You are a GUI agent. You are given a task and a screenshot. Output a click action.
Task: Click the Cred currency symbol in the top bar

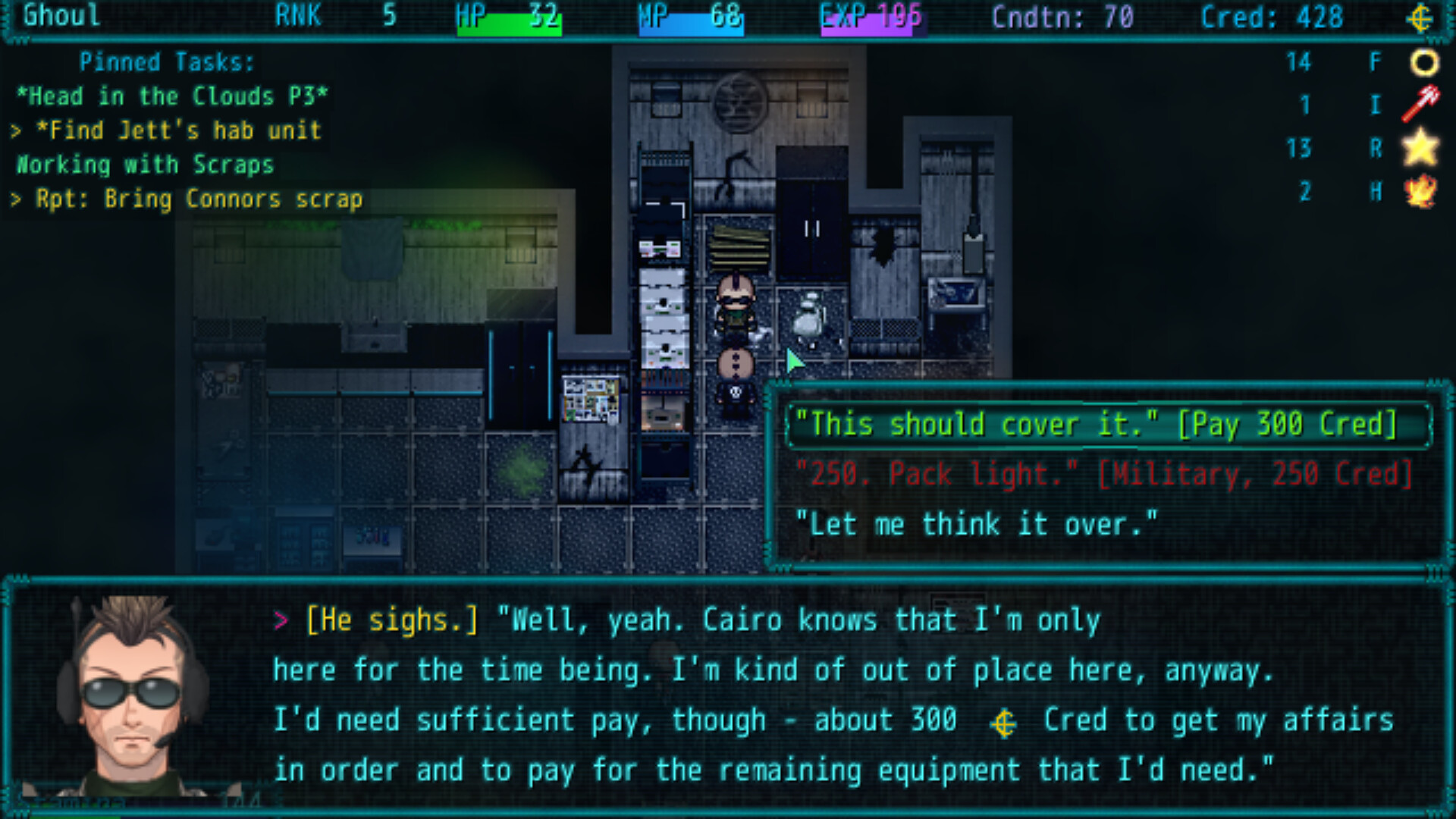click(x=1422, y=17)
